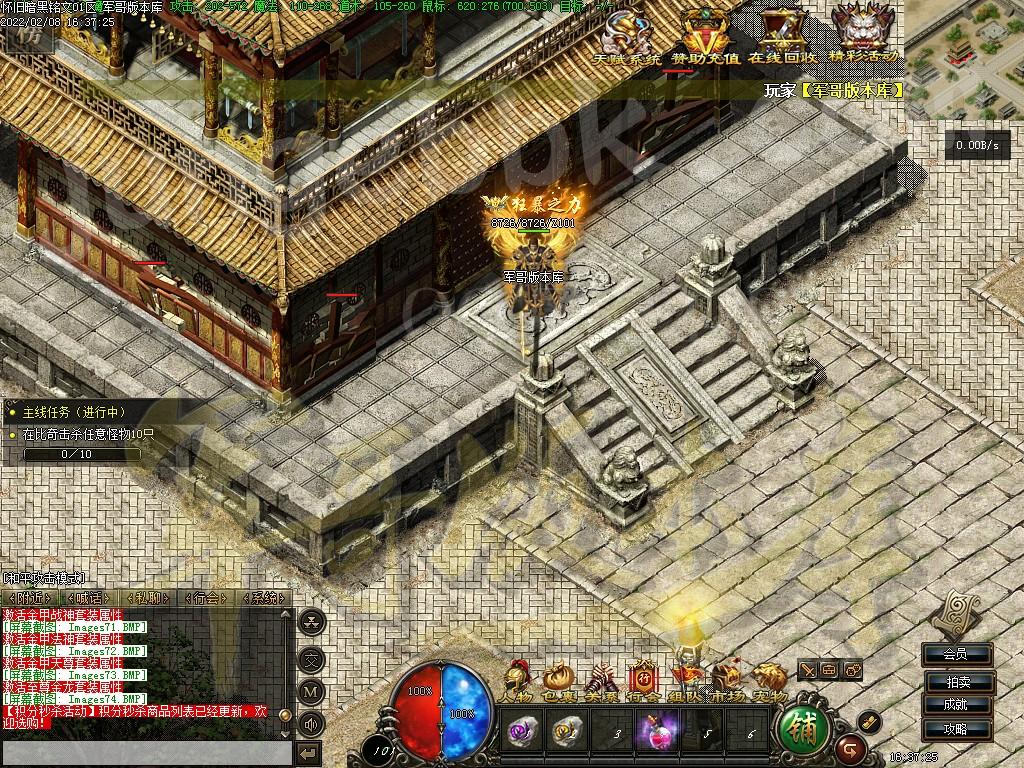The image size is (1024, 768).
Task: Open the 人物 character panel
Action: (x=518, y=681)
